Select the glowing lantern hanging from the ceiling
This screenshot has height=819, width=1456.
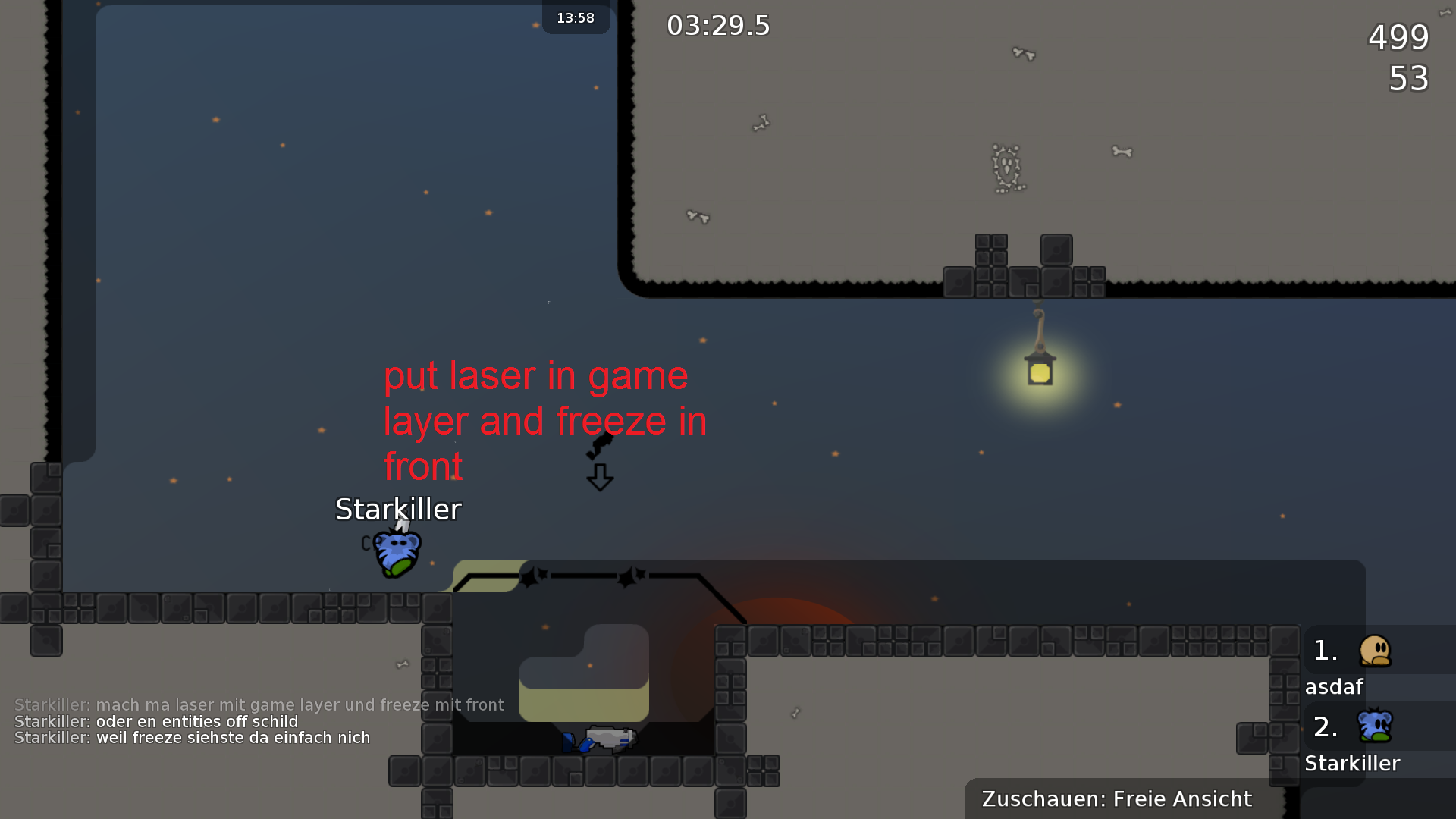point(1040,372)
